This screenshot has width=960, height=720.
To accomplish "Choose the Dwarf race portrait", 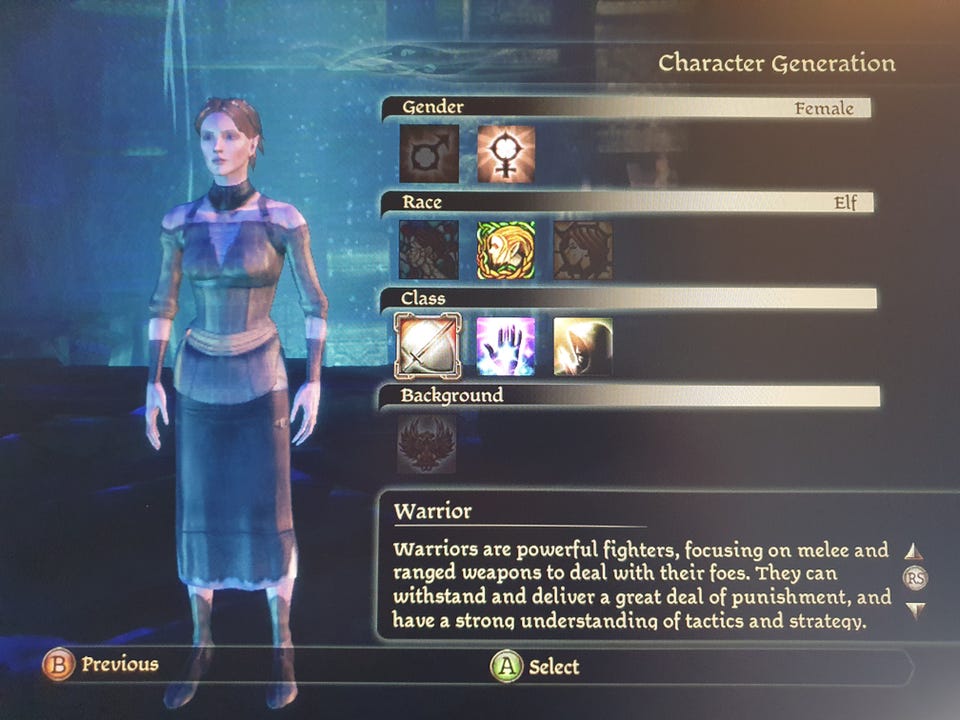I will pyautogui.click(x=583, y=250).
